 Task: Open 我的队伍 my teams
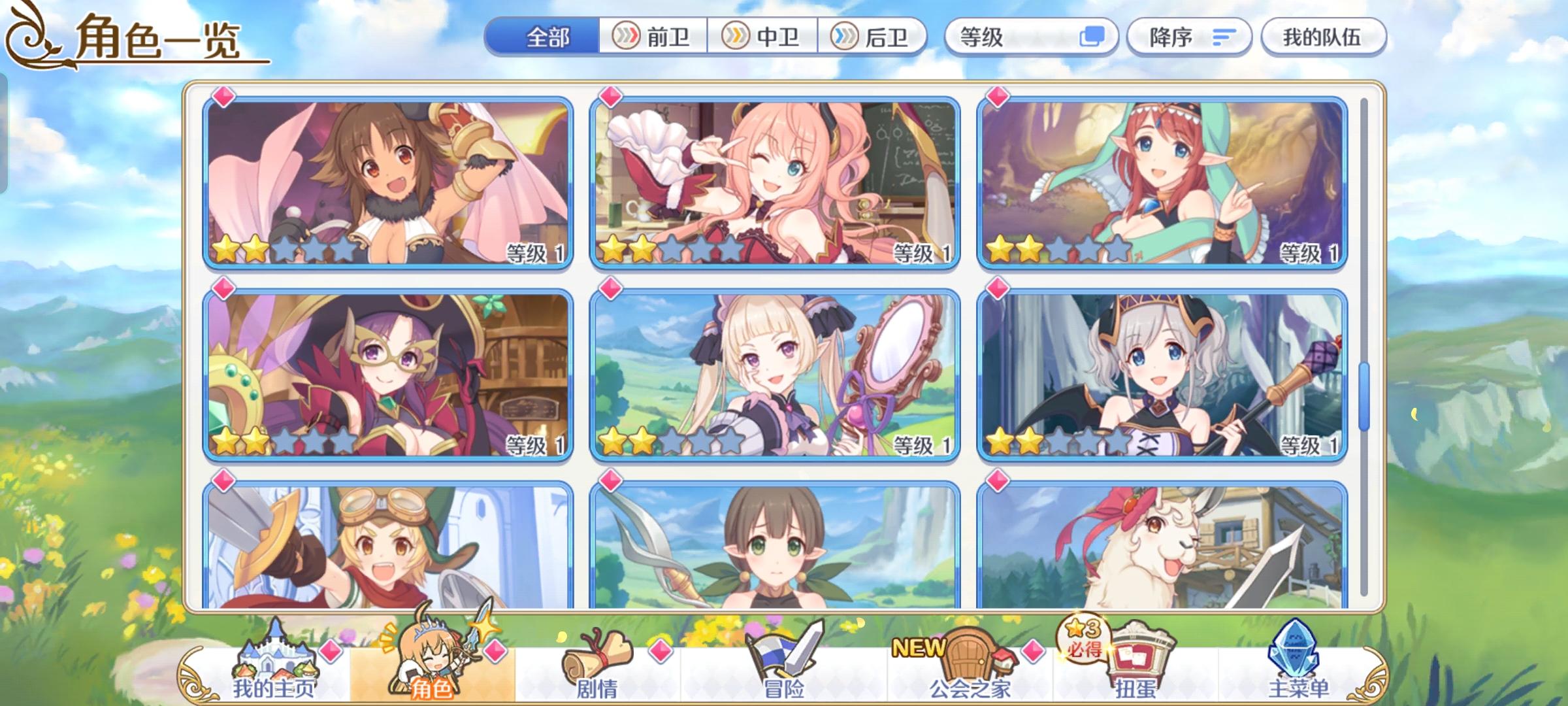pos(1324,37)
